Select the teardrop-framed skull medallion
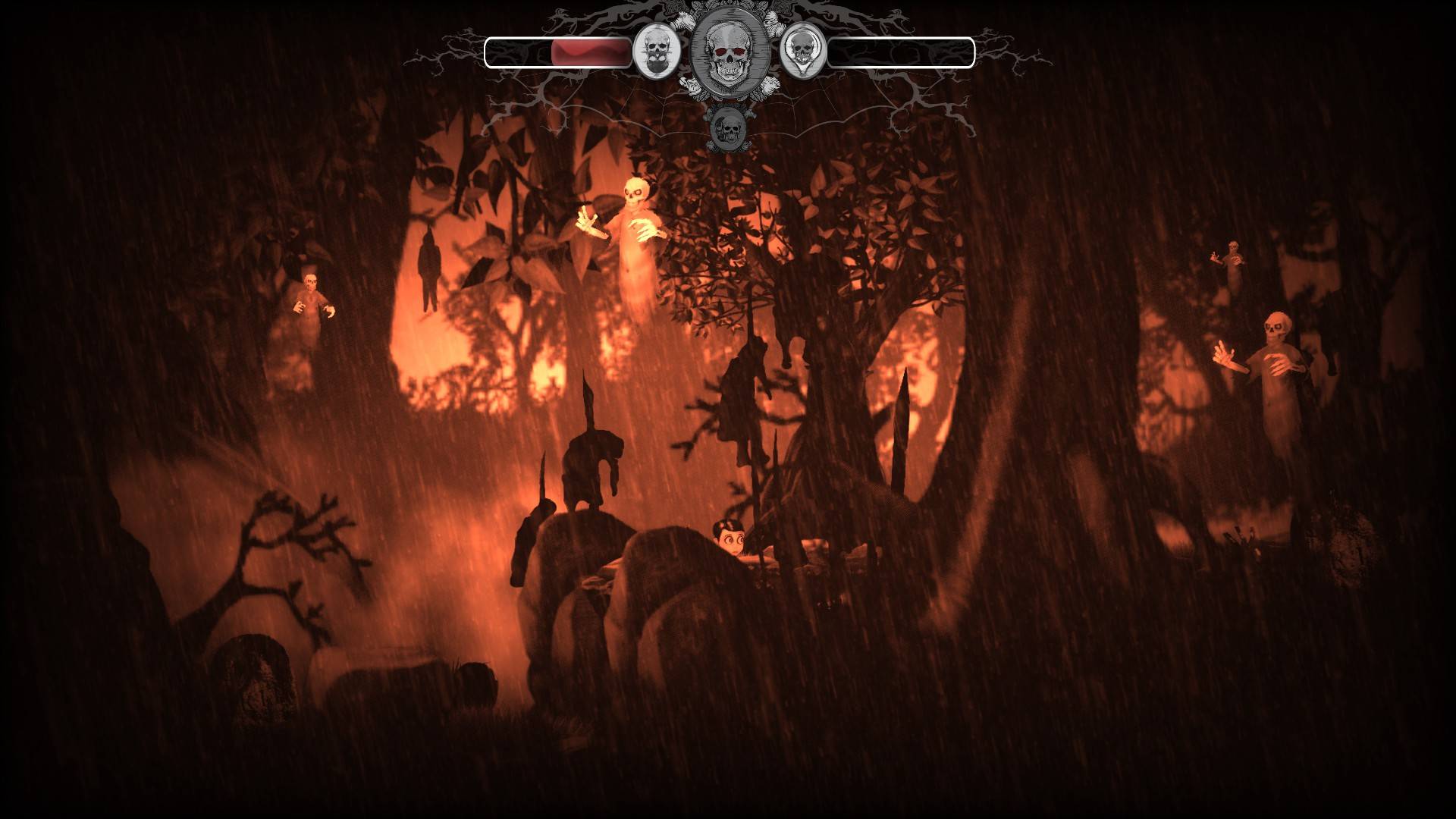This screenshot has height=819, width=1456. pyautogui.click(x=802, y=52)
